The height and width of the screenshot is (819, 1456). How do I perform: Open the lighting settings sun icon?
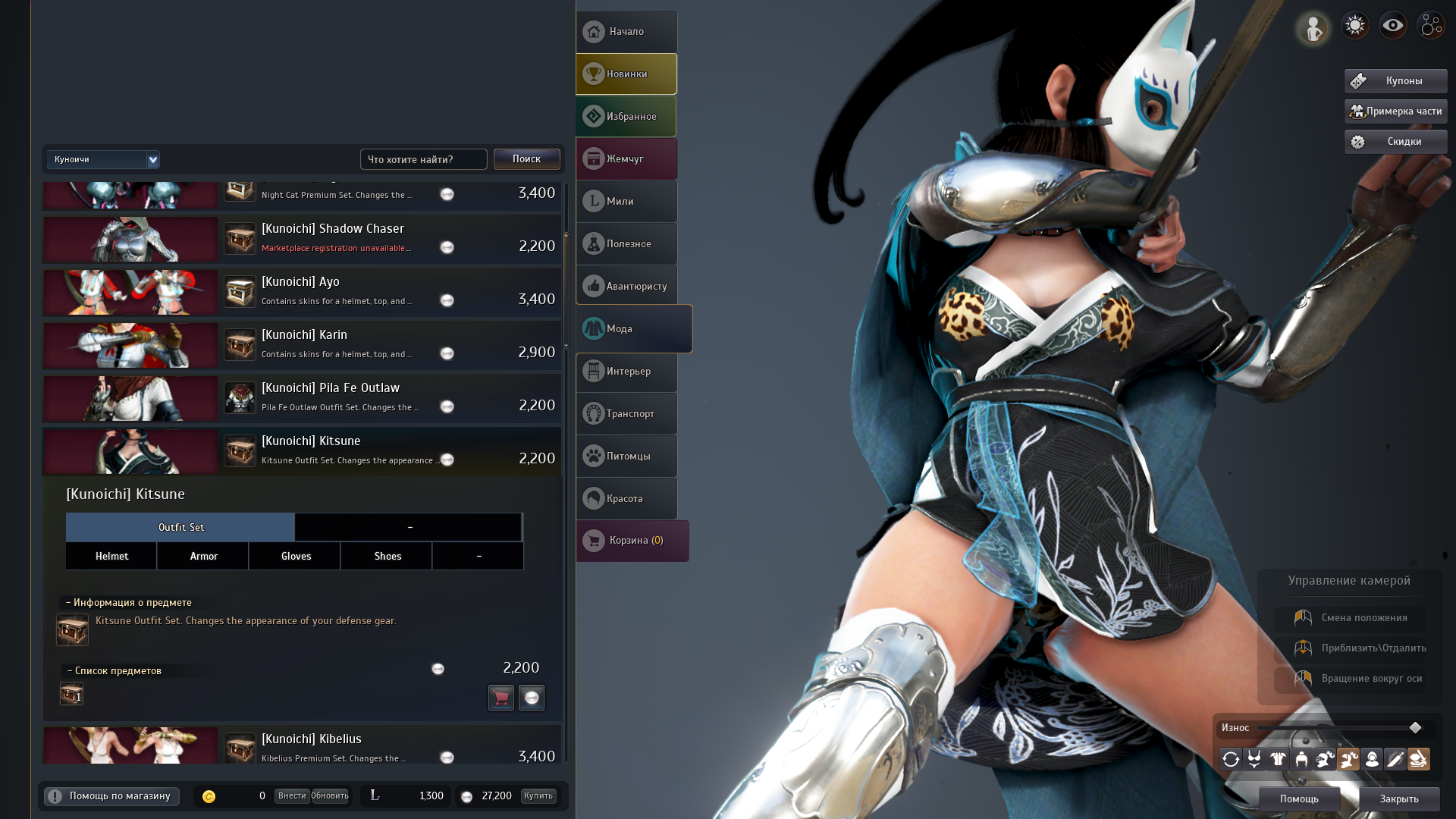1355,25
